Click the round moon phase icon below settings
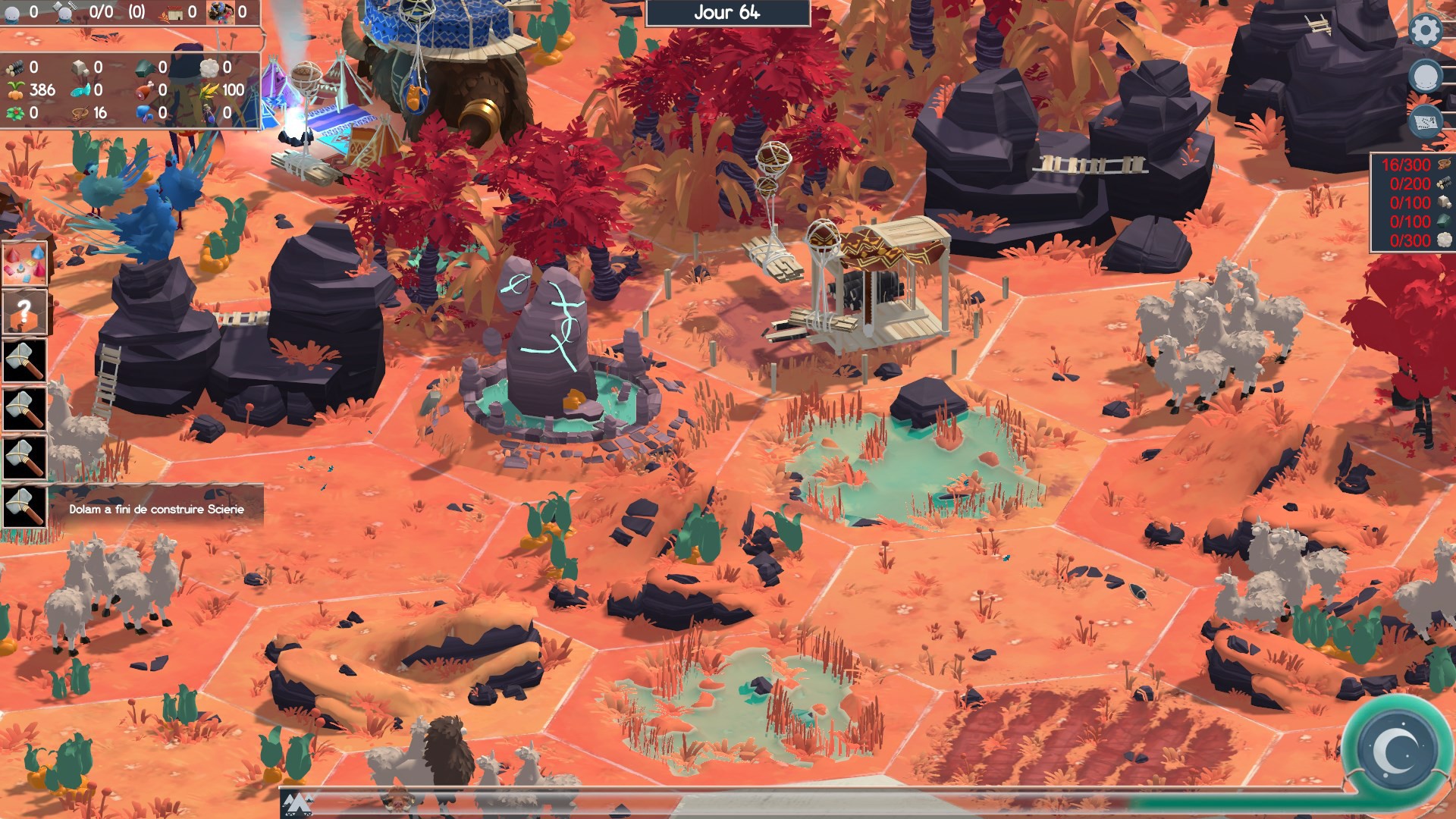 (1426, 74)
